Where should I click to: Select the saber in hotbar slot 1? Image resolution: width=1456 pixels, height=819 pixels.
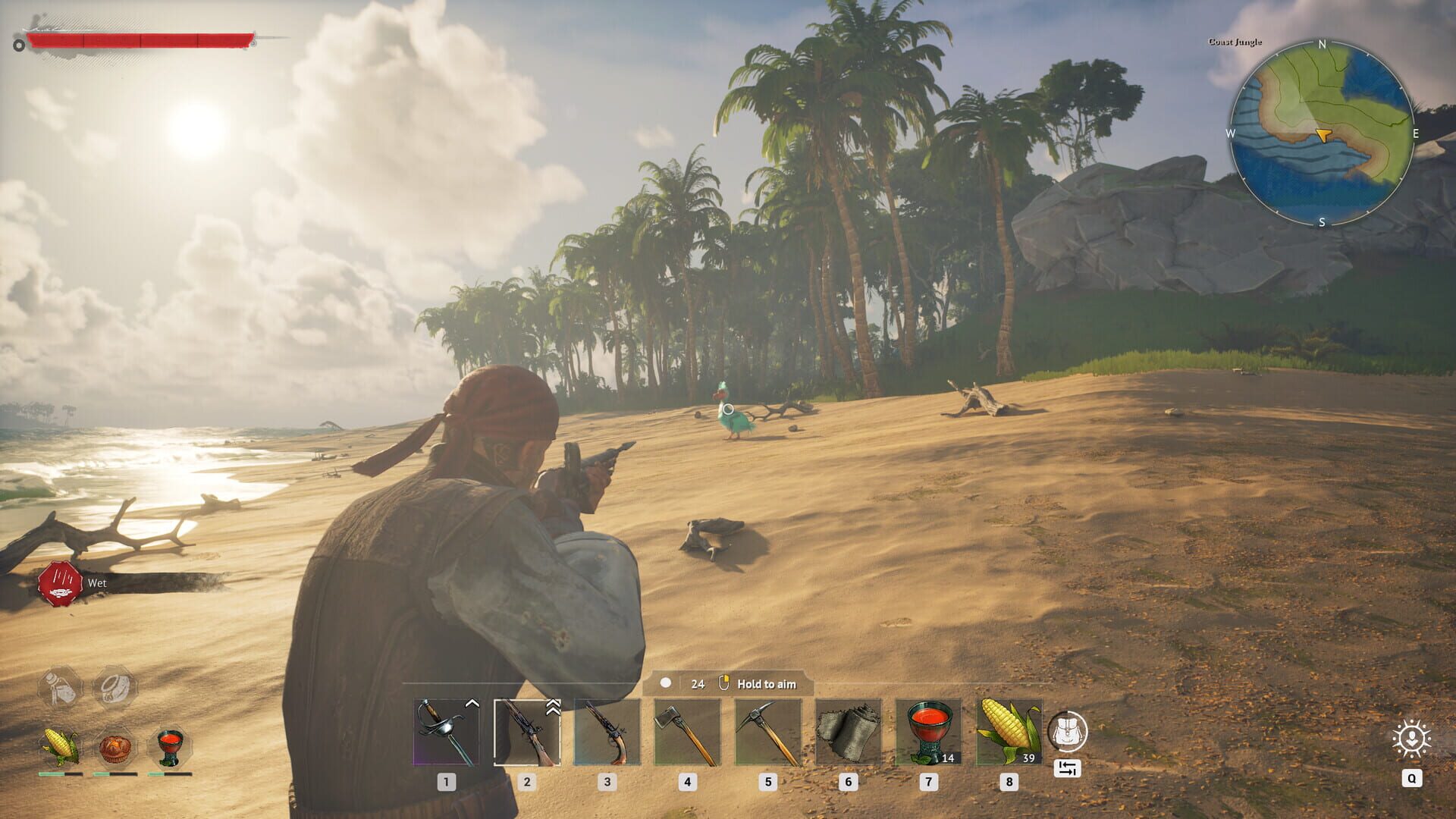446,732
